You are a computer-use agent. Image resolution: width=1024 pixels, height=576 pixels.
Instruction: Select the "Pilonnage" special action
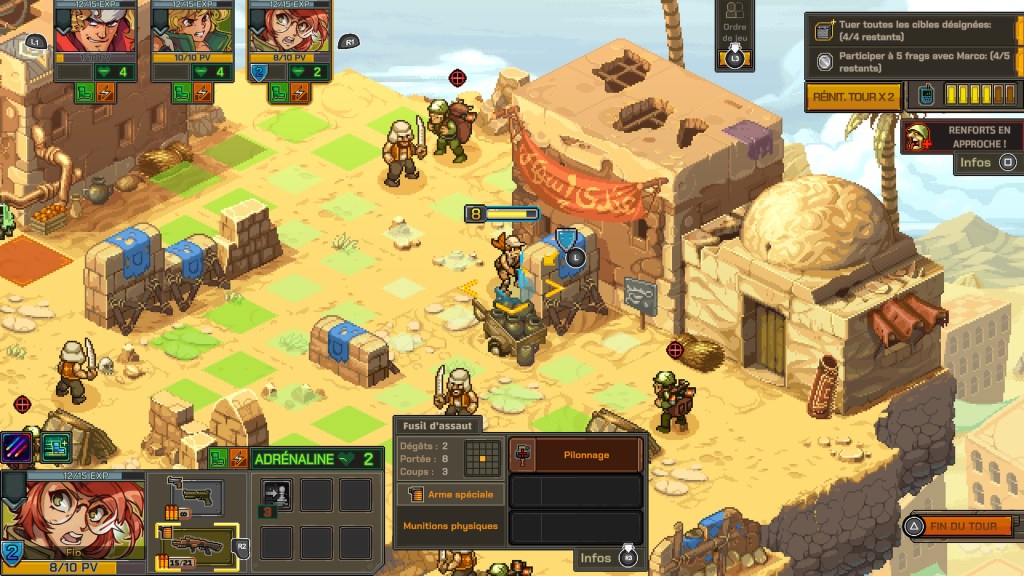[575, 454]
